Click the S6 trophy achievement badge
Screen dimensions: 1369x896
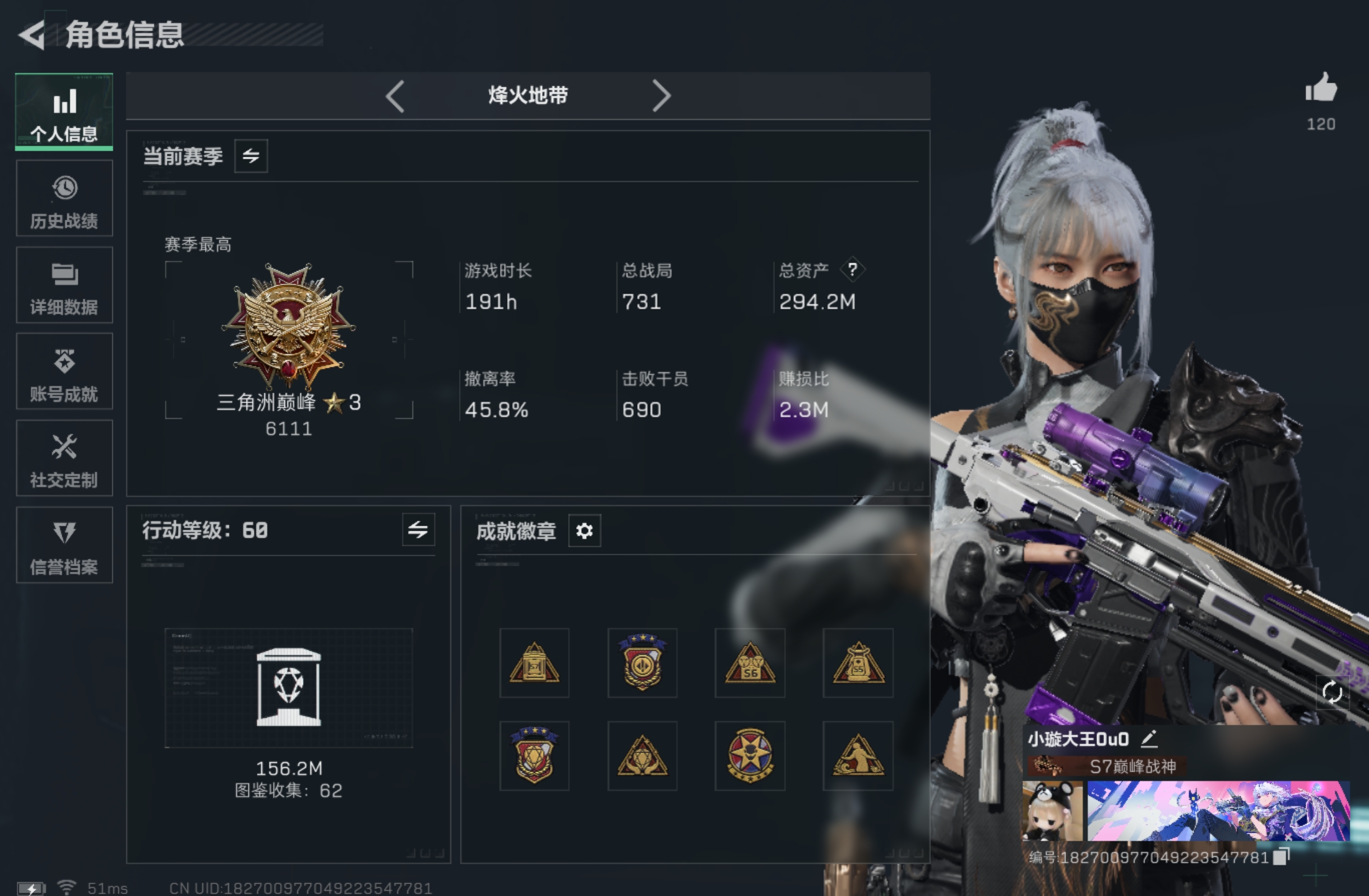tap(750, 663)
